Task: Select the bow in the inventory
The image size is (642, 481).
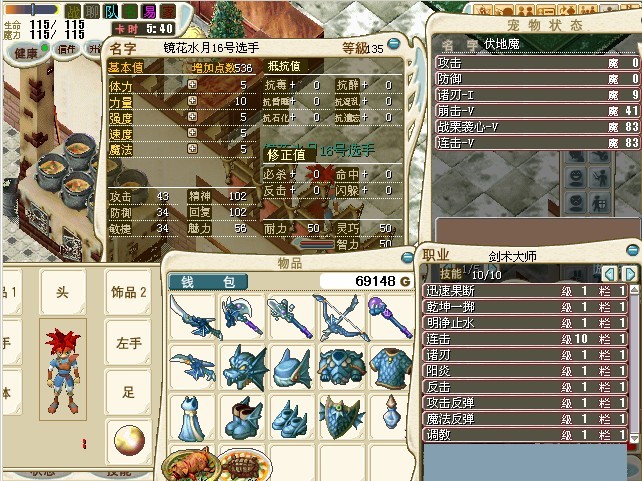Action: 341,317
